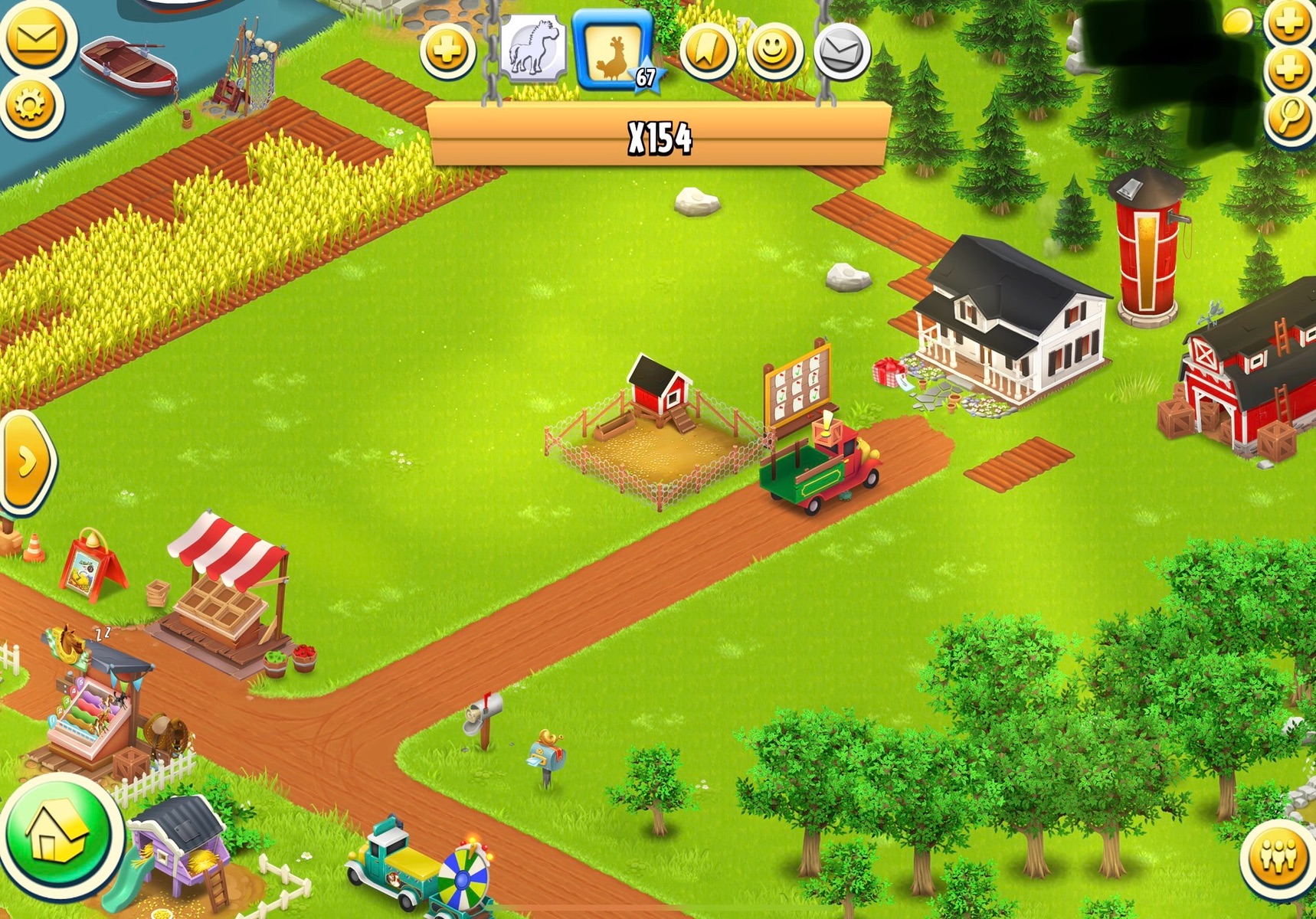Open the friends list button
The image size is (1316, 919).
click(x=1278, y=856)
